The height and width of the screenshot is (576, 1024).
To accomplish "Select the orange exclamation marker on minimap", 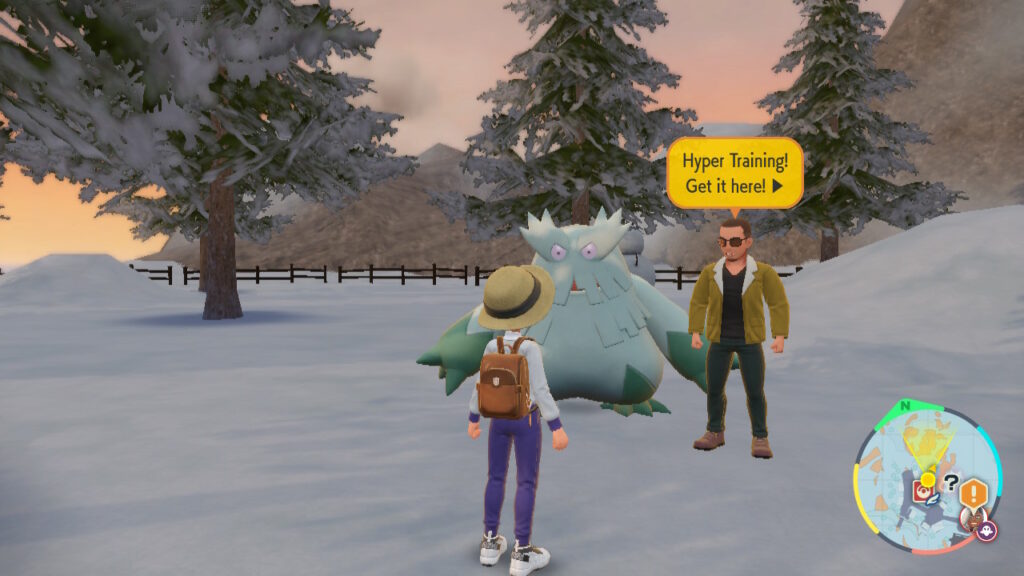I will (x=974, y=491).
